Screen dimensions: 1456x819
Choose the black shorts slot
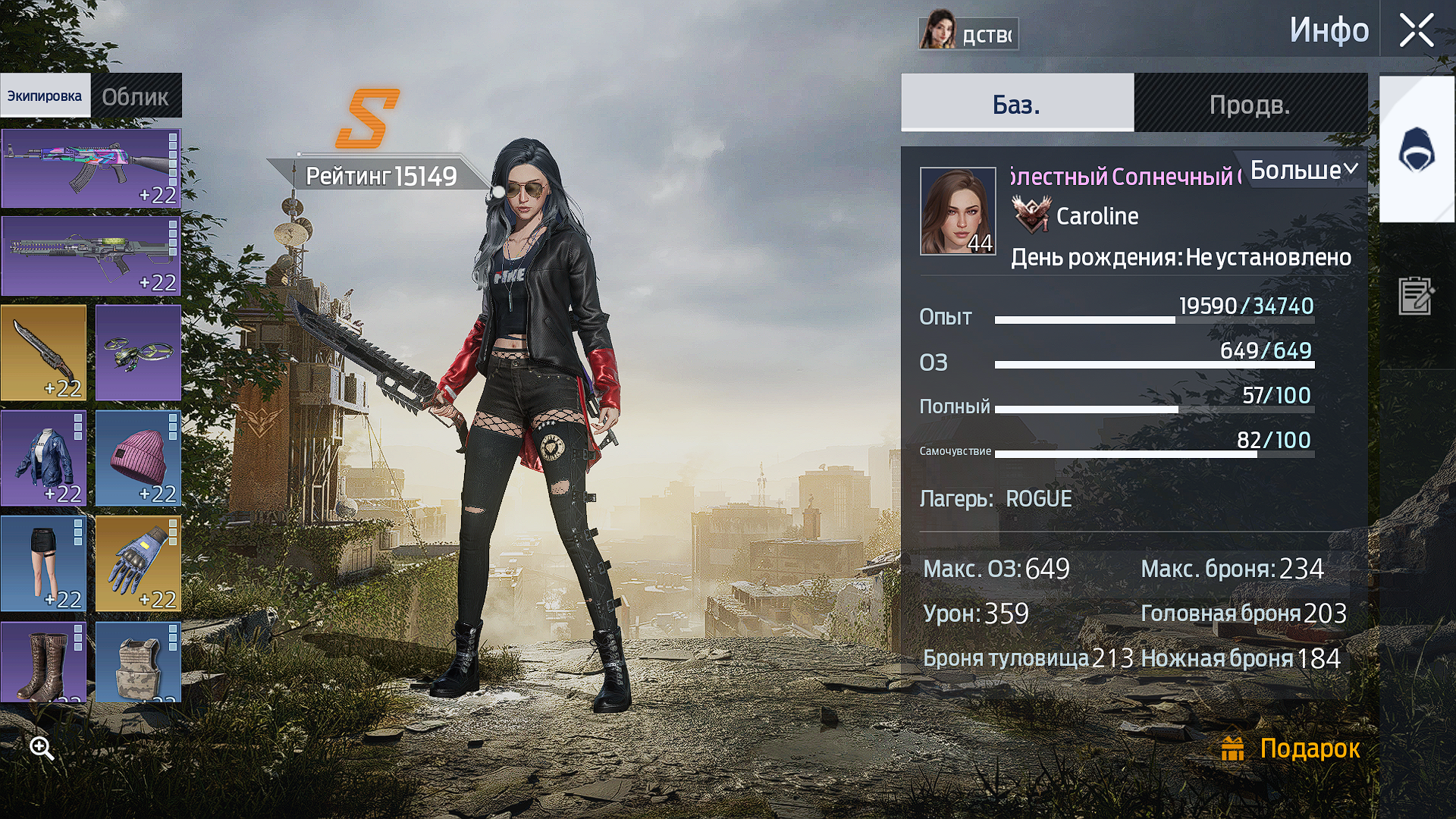[x=43, y=563]
